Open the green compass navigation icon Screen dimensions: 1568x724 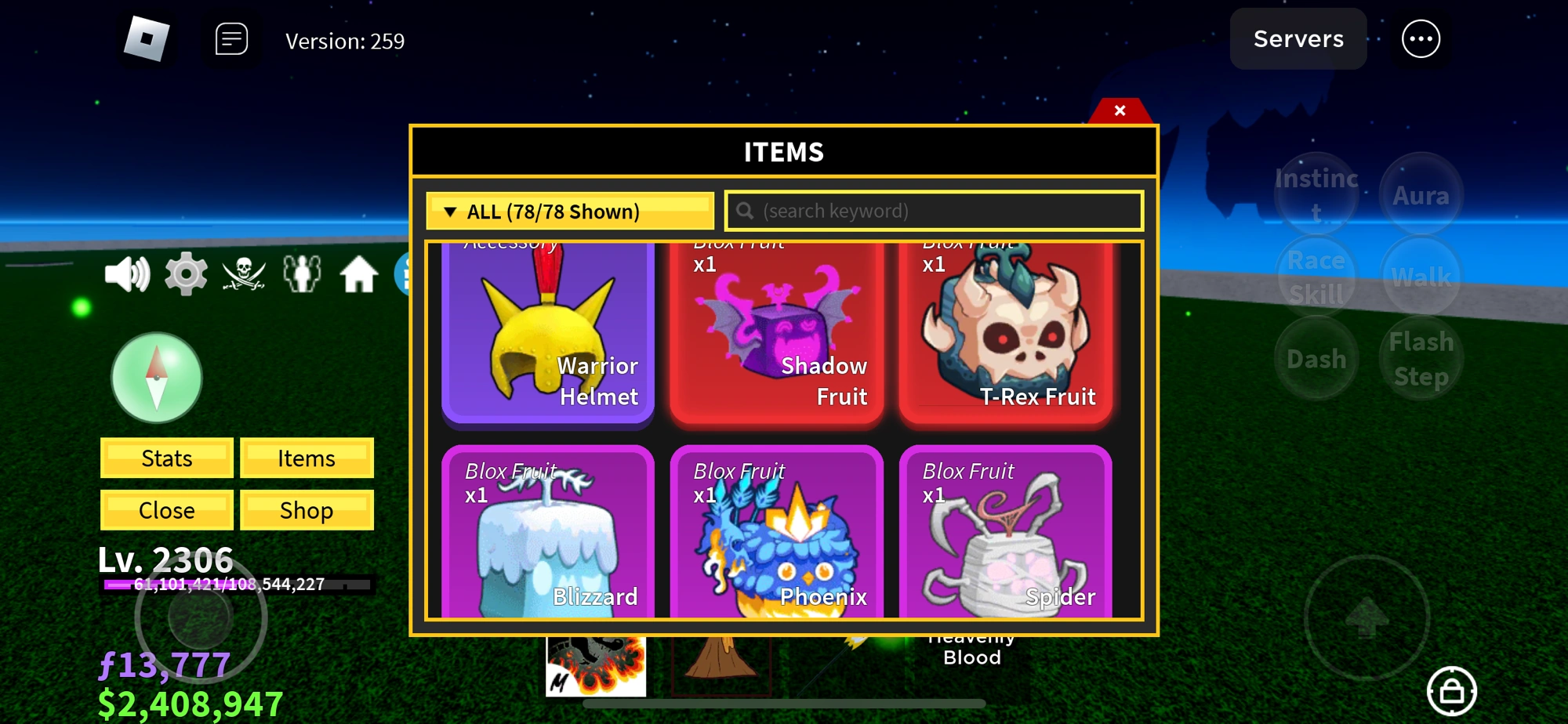point(155,378)
